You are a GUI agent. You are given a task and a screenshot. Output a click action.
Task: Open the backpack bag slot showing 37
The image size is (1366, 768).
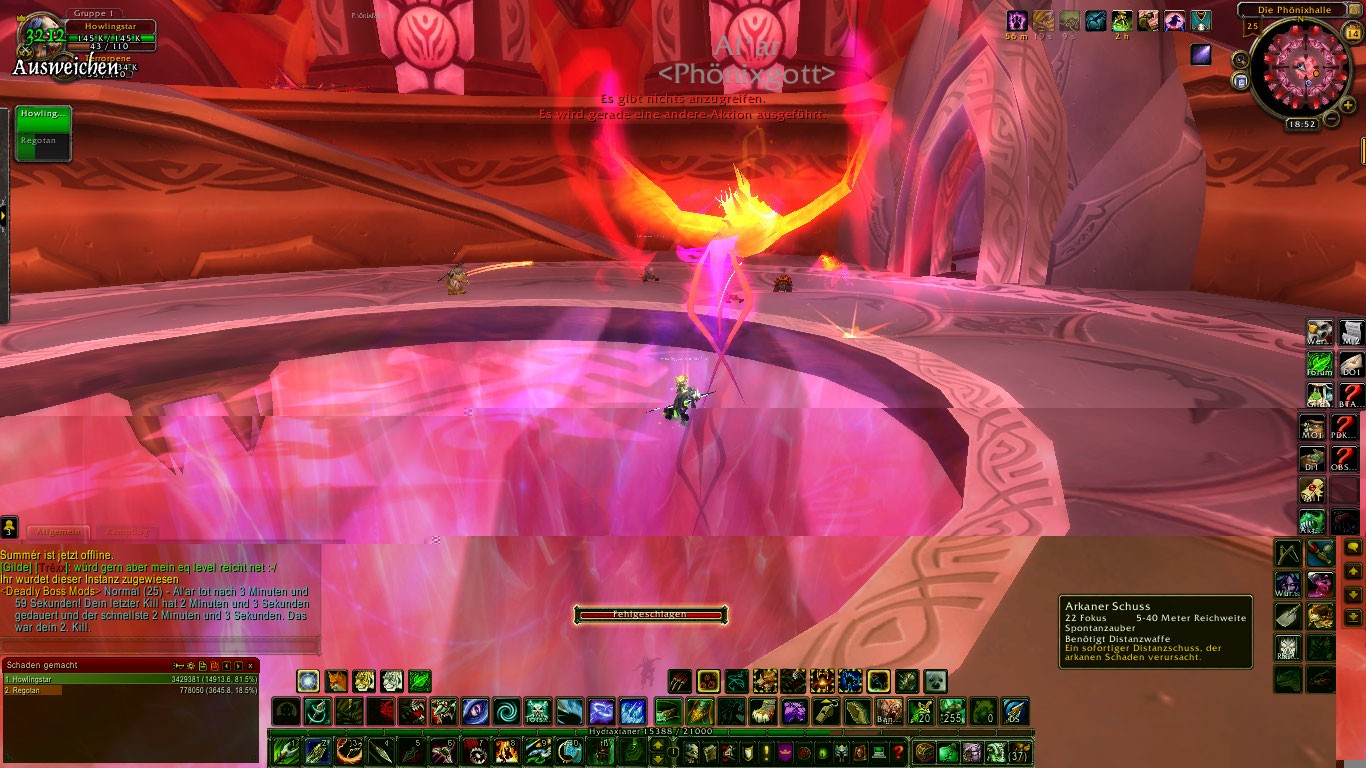(1019, 752)
